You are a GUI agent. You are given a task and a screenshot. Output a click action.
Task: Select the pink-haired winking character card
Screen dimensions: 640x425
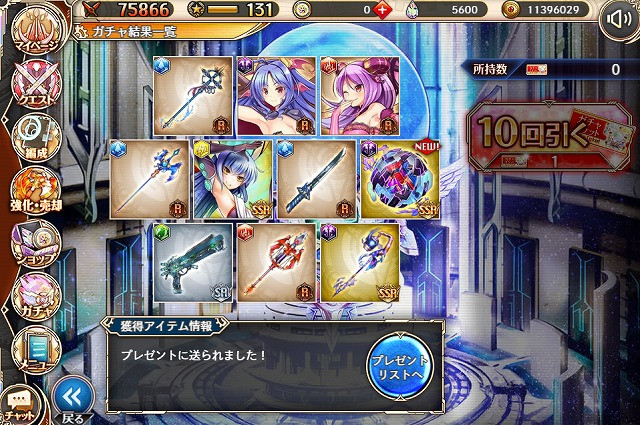[x=358, y=96]
